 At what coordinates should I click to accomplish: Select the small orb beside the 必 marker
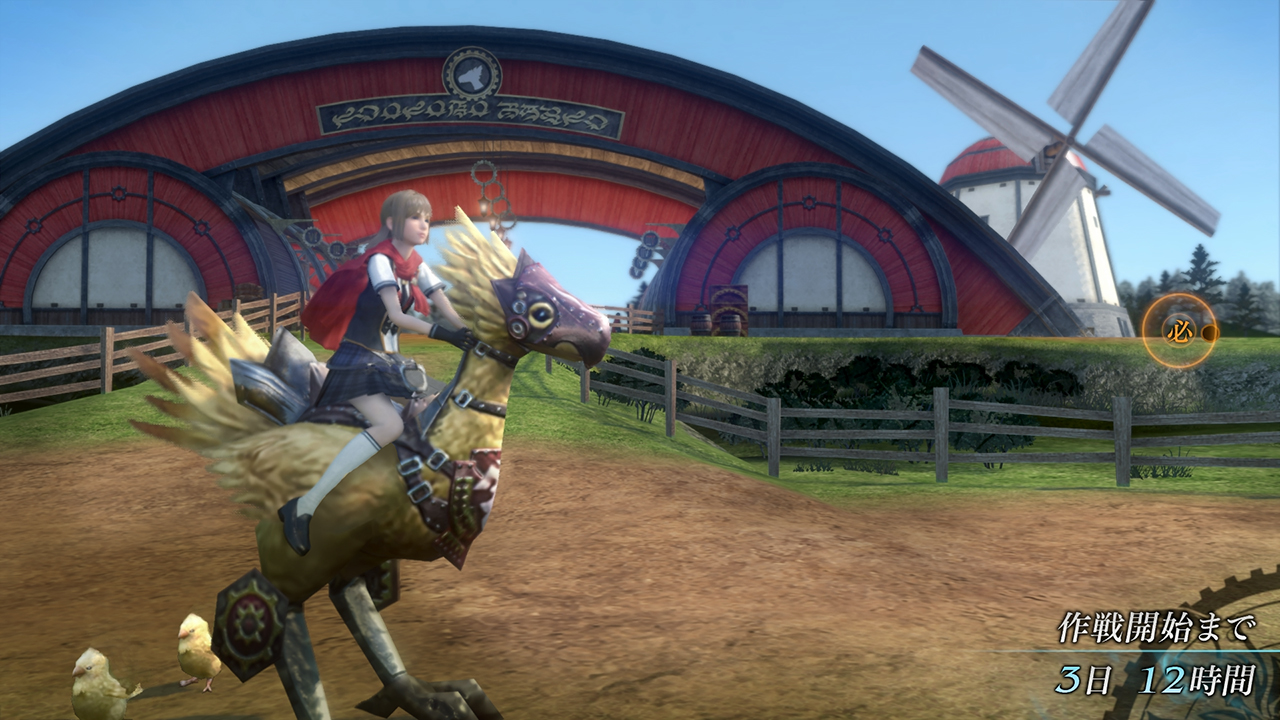1210,333
